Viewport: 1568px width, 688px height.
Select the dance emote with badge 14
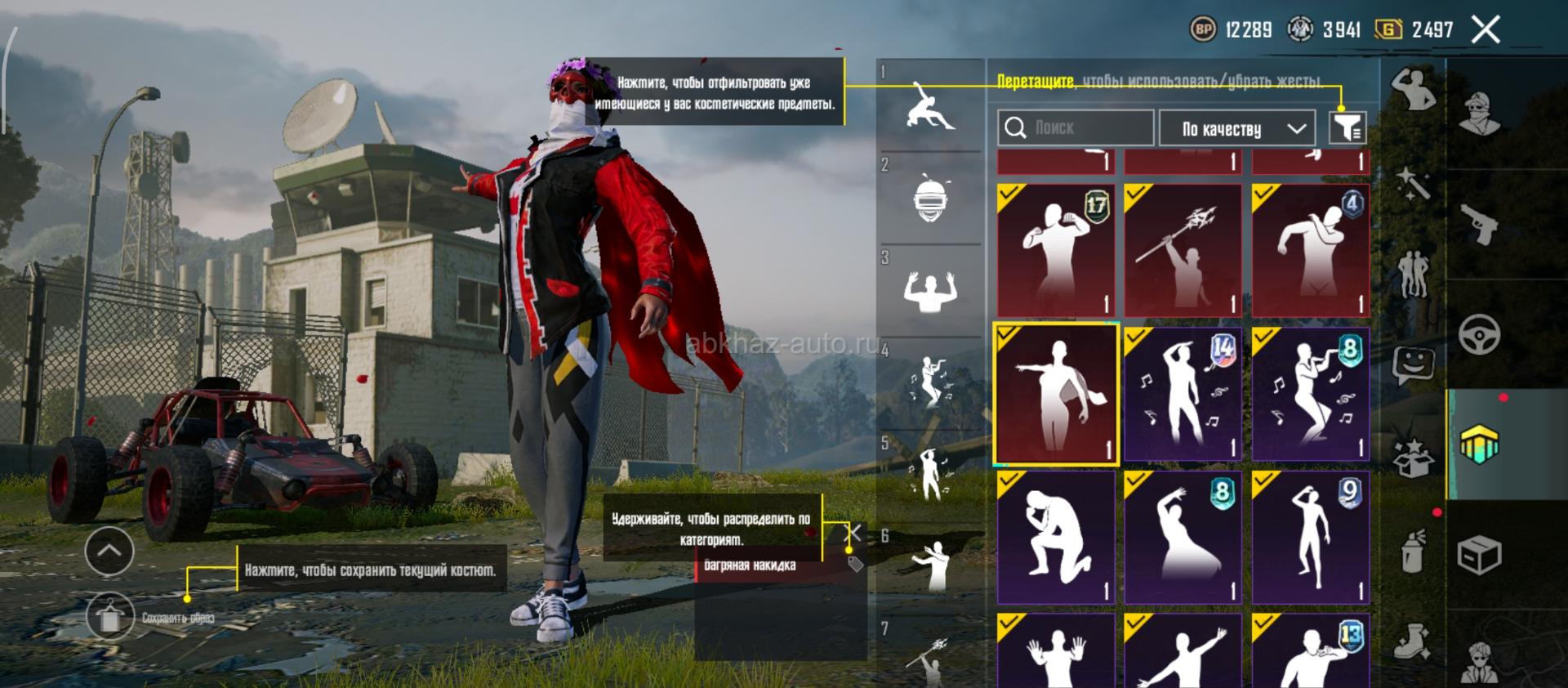pos(1183,394)
